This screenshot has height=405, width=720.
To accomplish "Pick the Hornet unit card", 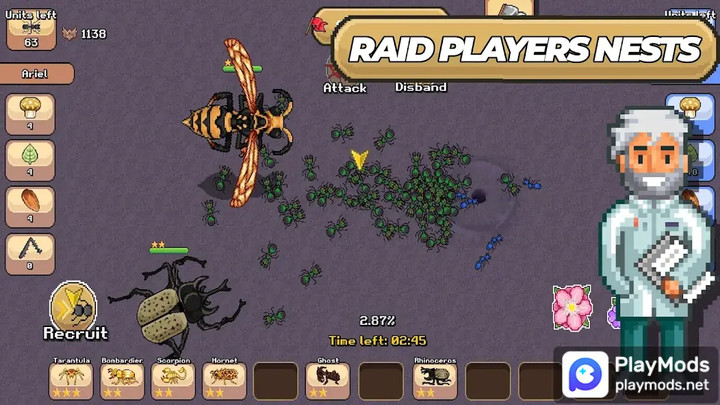I will coord(225,379).
